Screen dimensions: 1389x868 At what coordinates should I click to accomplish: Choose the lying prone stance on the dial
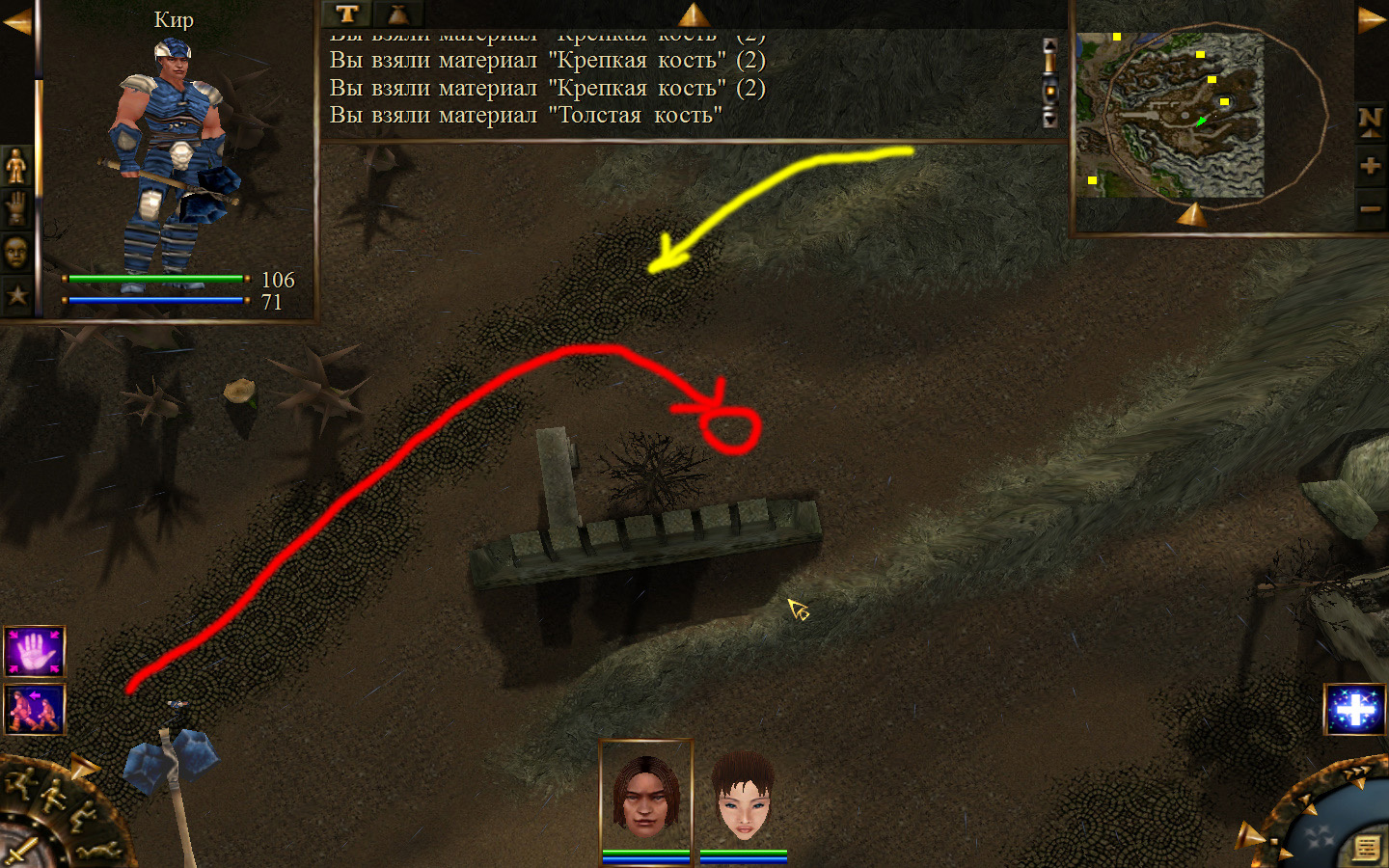pyautogui.click(x=98, y=851)
